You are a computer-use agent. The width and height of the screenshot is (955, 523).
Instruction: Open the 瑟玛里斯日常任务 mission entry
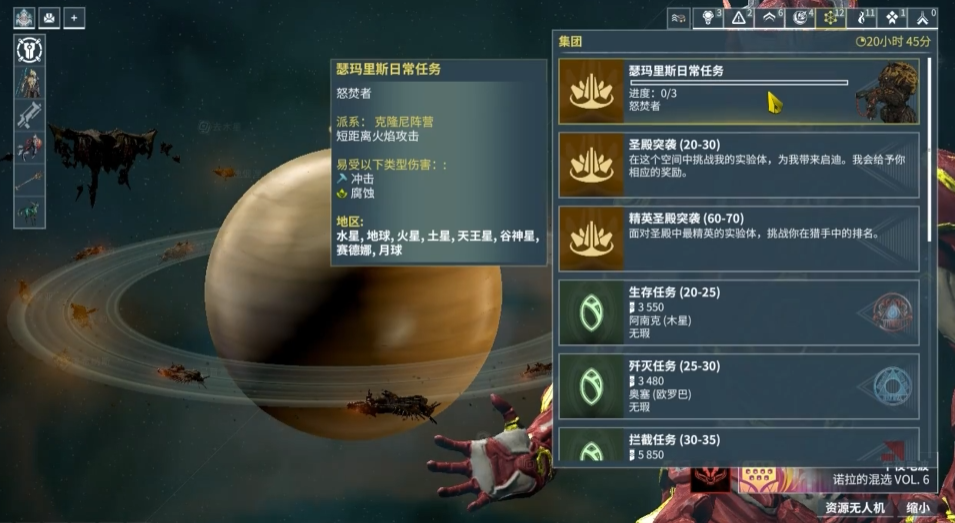coord(740,90)
